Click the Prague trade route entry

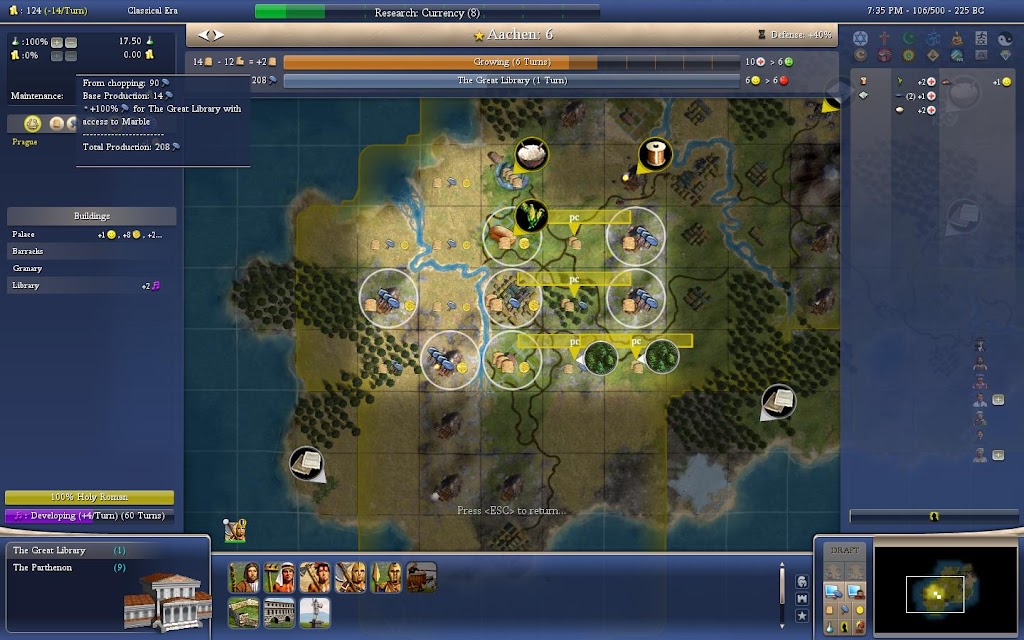(x=25, y=142)
